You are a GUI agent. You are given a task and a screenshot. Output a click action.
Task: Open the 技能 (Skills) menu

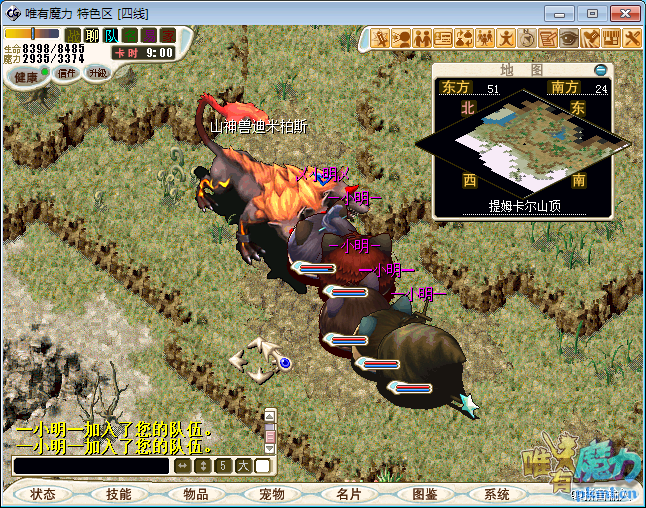pyautogui.click(x=119, y=494)
